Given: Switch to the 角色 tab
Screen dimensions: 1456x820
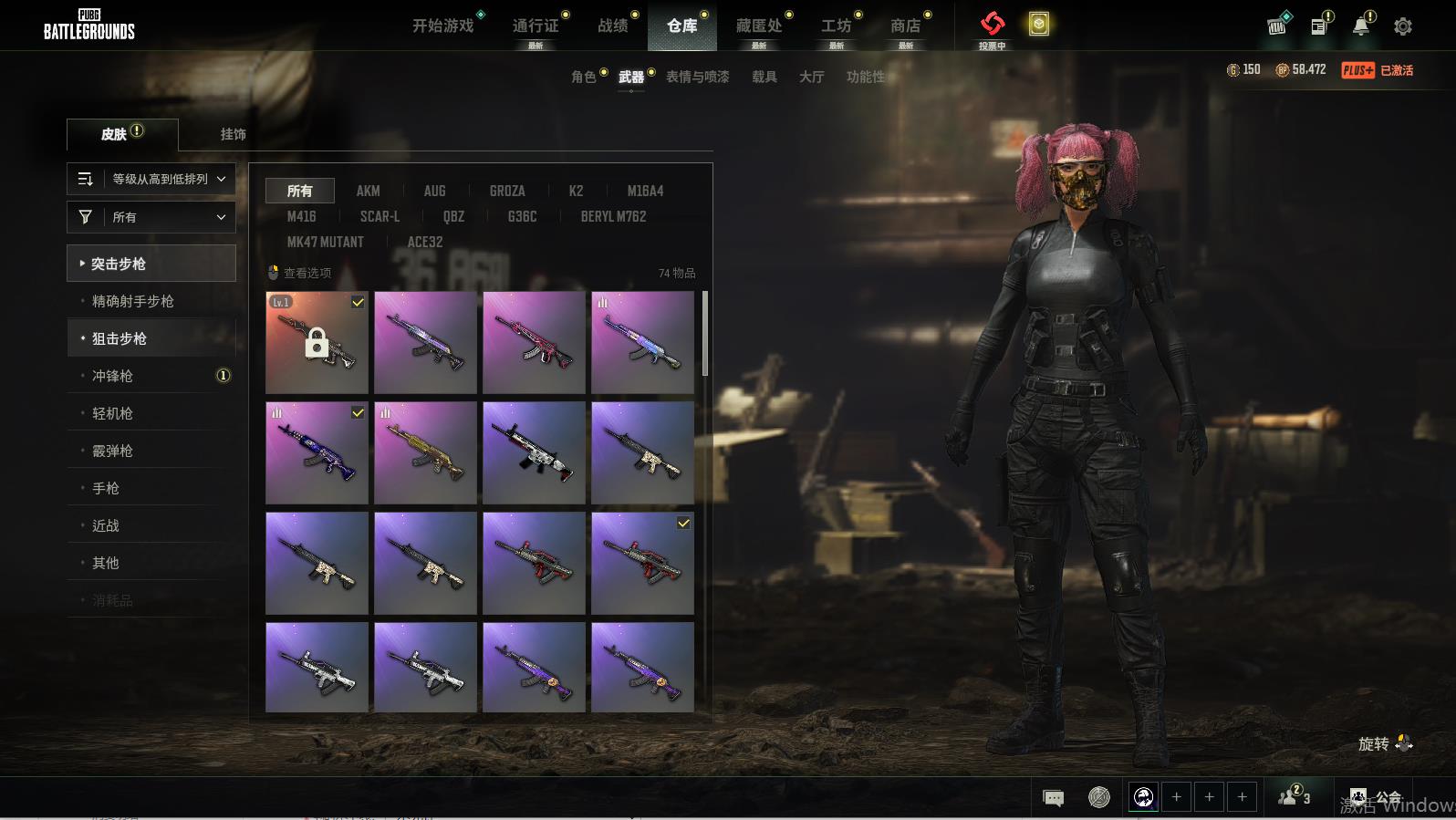Looking at the screenshot, I should (x=584, y=77).
